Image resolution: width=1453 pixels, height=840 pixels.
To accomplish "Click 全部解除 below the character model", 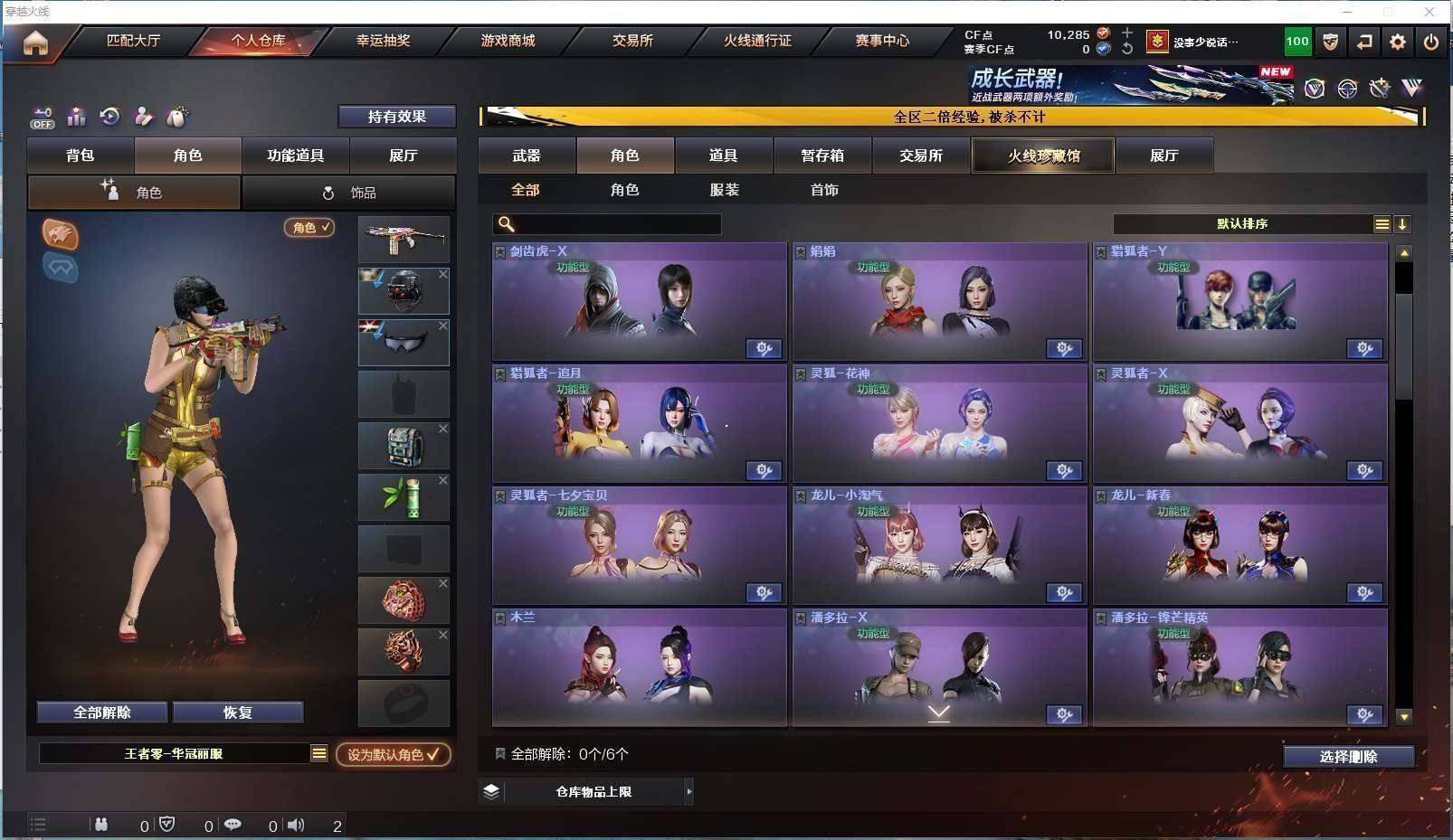I will coord(102,713).
